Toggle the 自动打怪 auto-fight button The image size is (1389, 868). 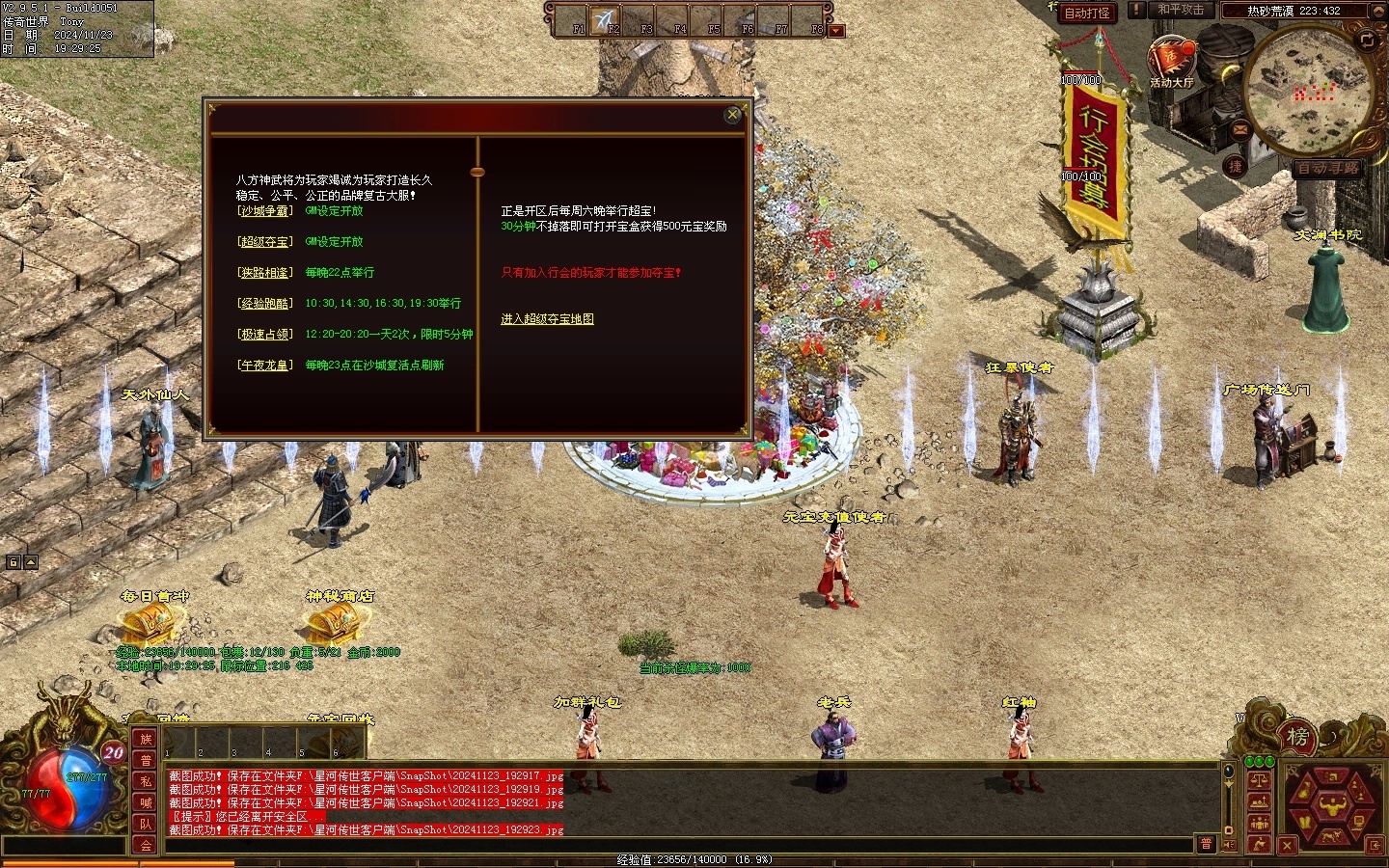[1086, 13]
